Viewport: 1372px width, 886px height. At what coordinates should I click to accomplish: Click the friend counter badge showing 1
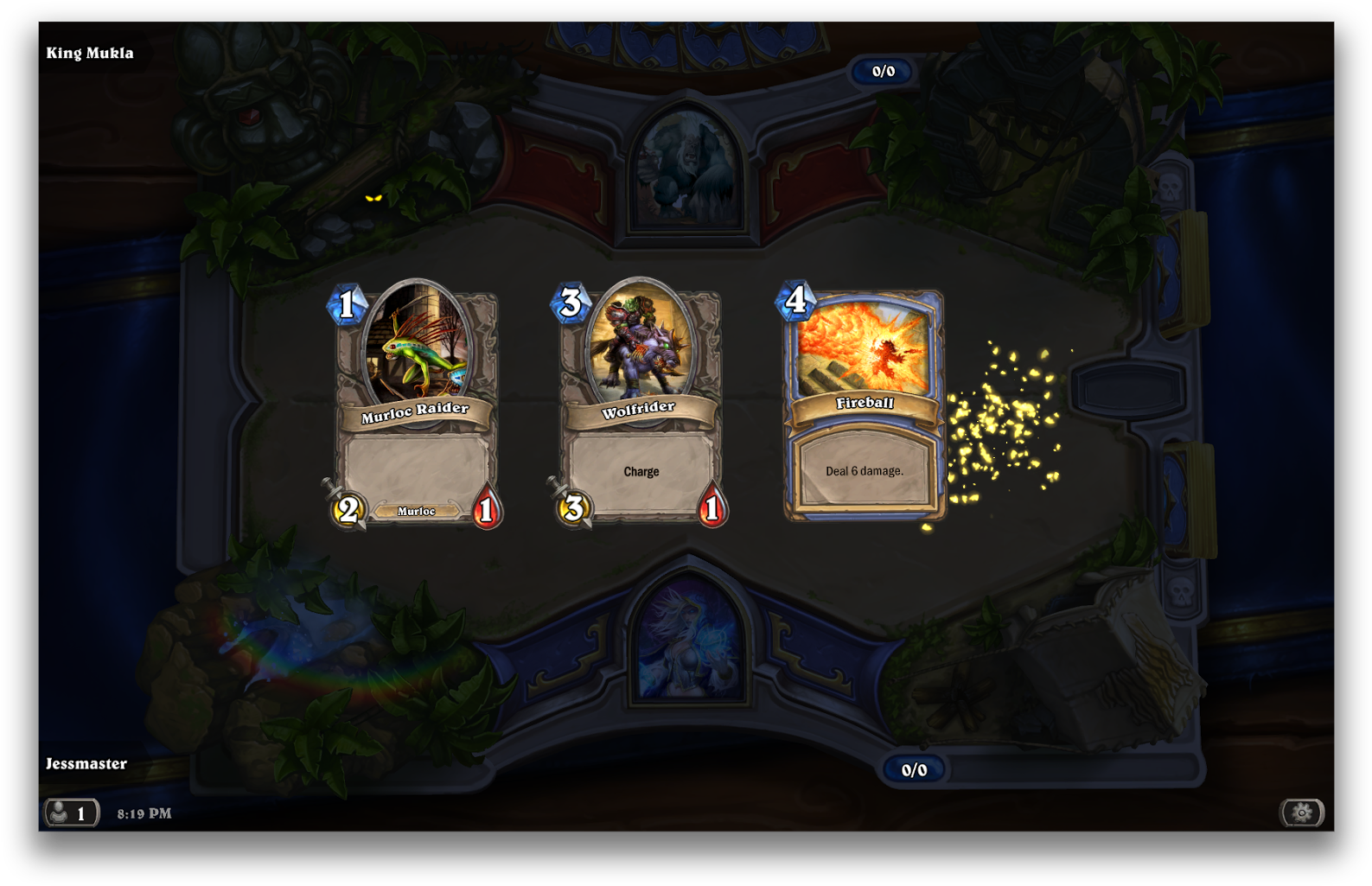tap(80, 813)
